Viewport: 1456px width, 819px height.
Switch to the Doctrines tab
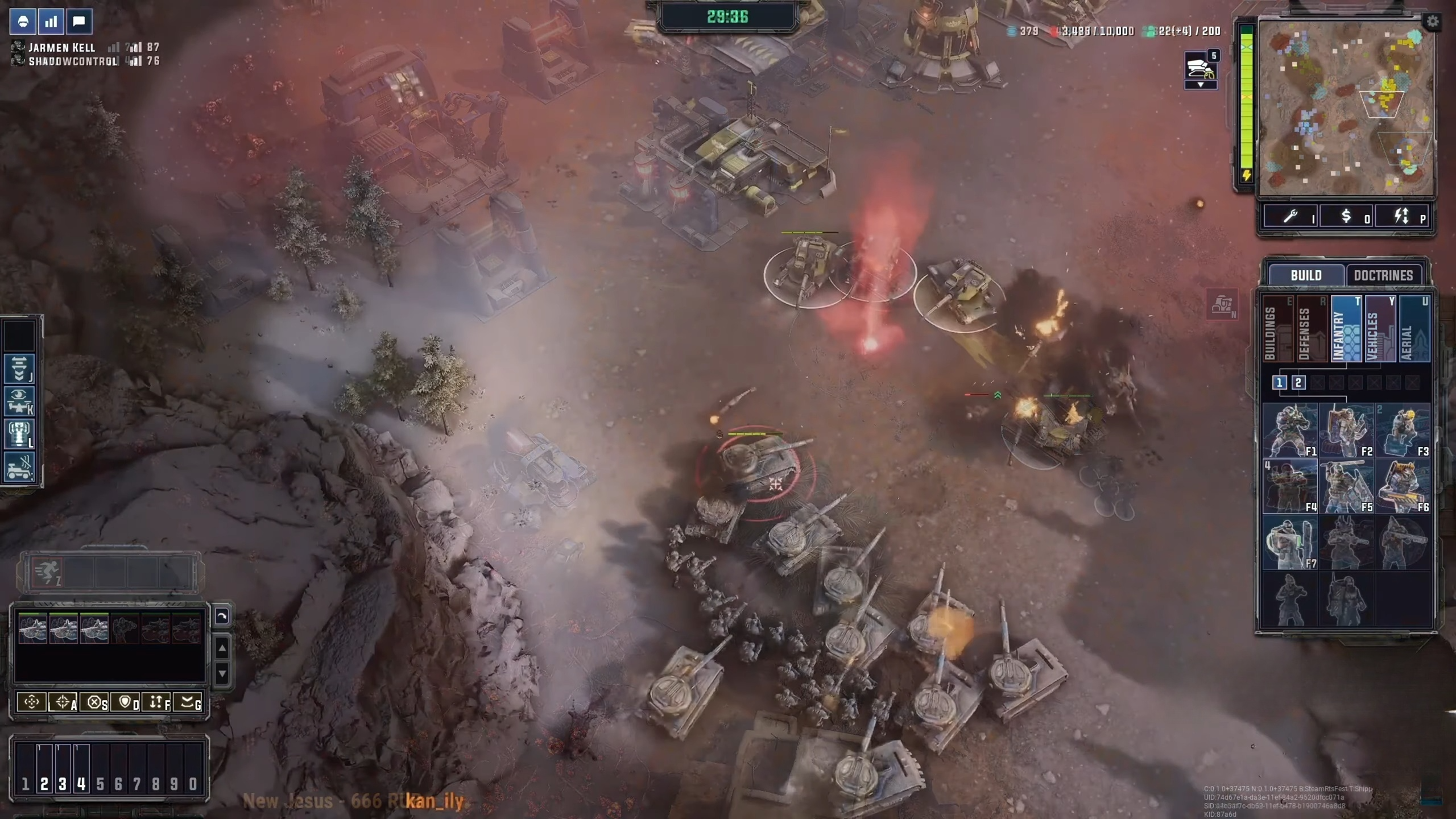tap(1383, 275)
